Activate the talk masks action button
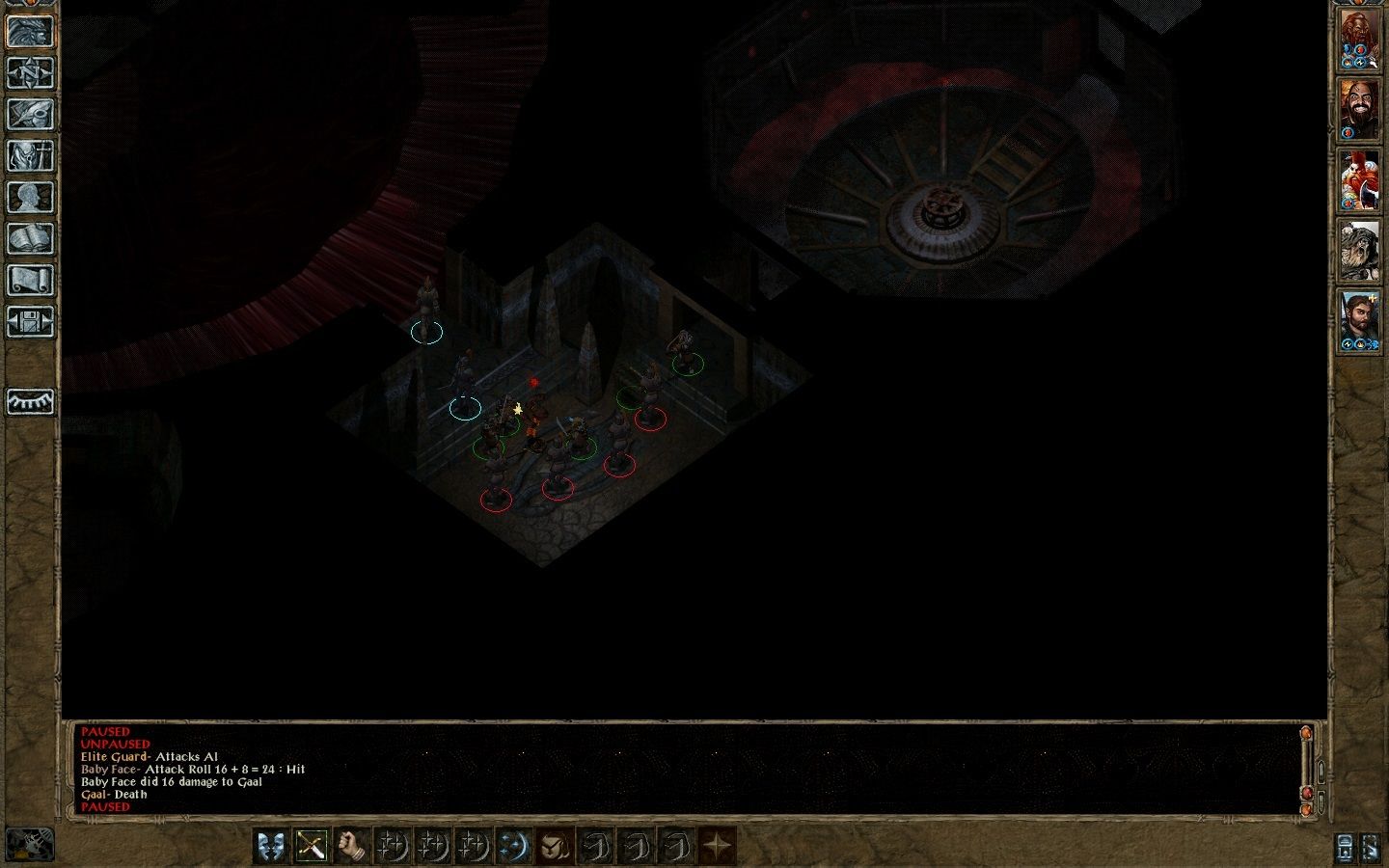1389x868 pixels. tap(271, 847)
